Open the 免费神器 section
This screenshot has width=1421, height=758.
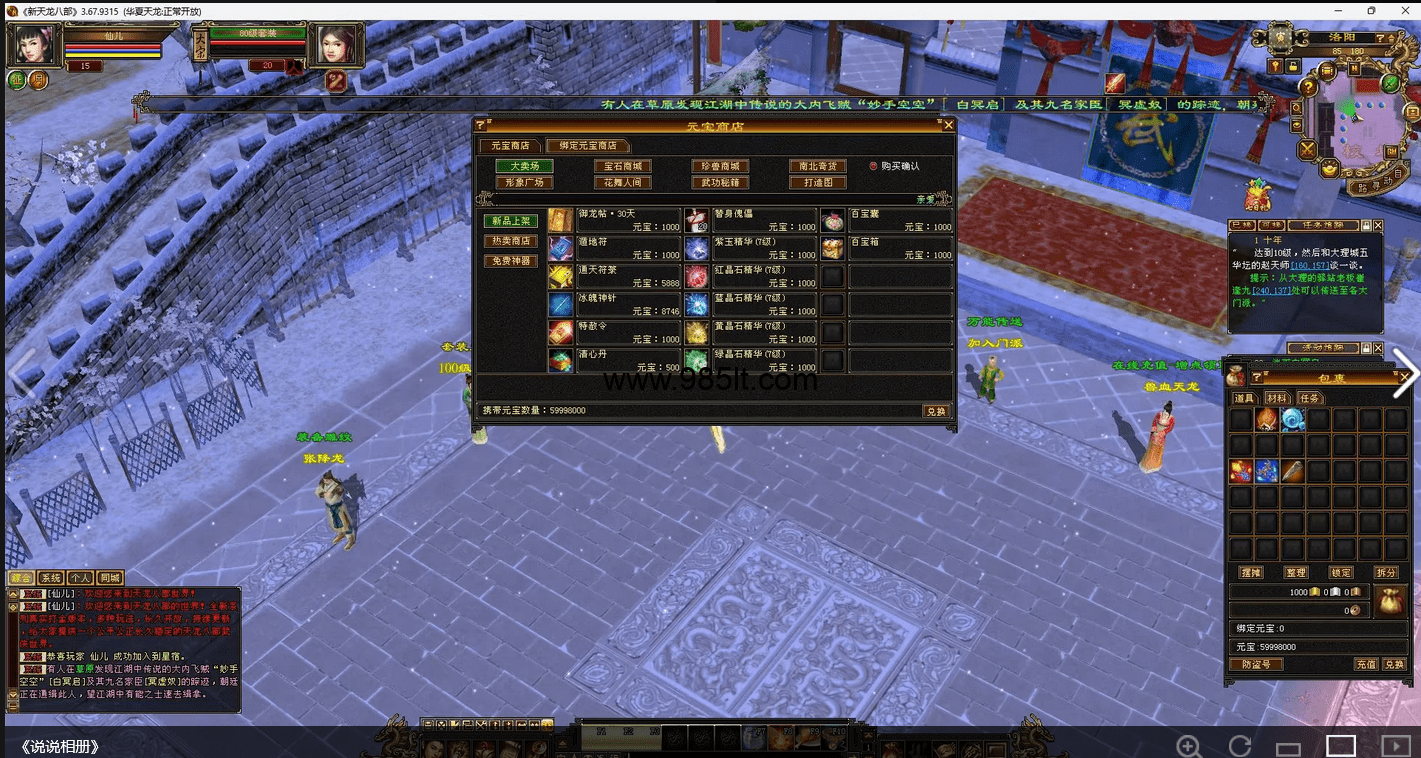(x=510, y=261)
